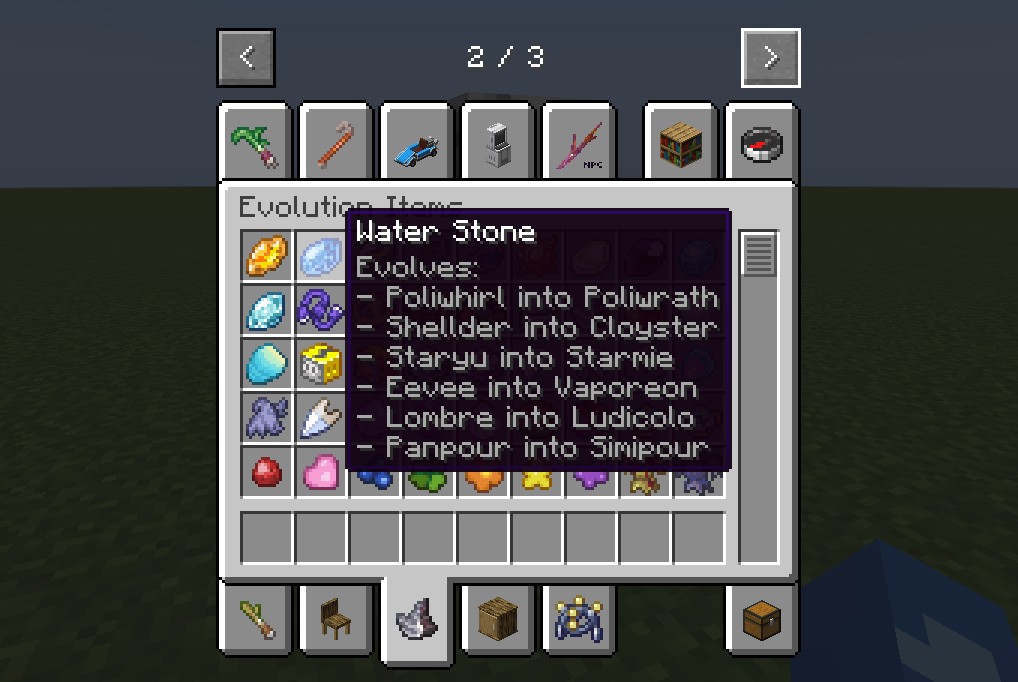Pick the red round gem item
Screen dimensions: 1018x682
(x=267, y=471)
